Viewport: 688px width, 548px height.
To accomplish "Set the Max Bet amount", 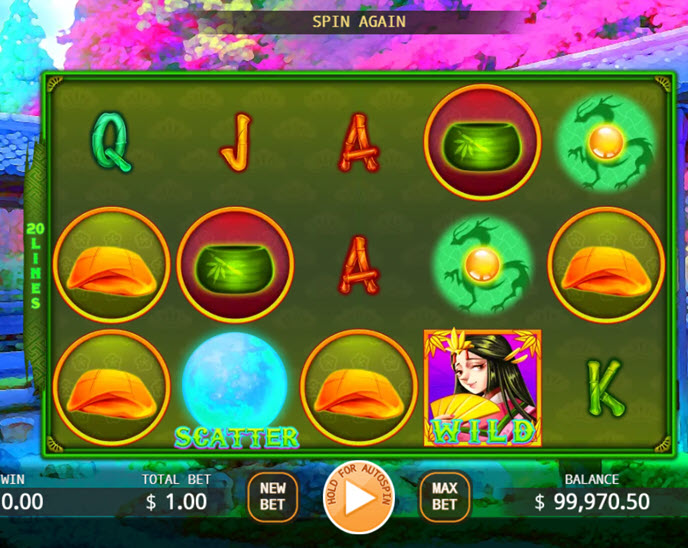I will [x=444, y=497].
